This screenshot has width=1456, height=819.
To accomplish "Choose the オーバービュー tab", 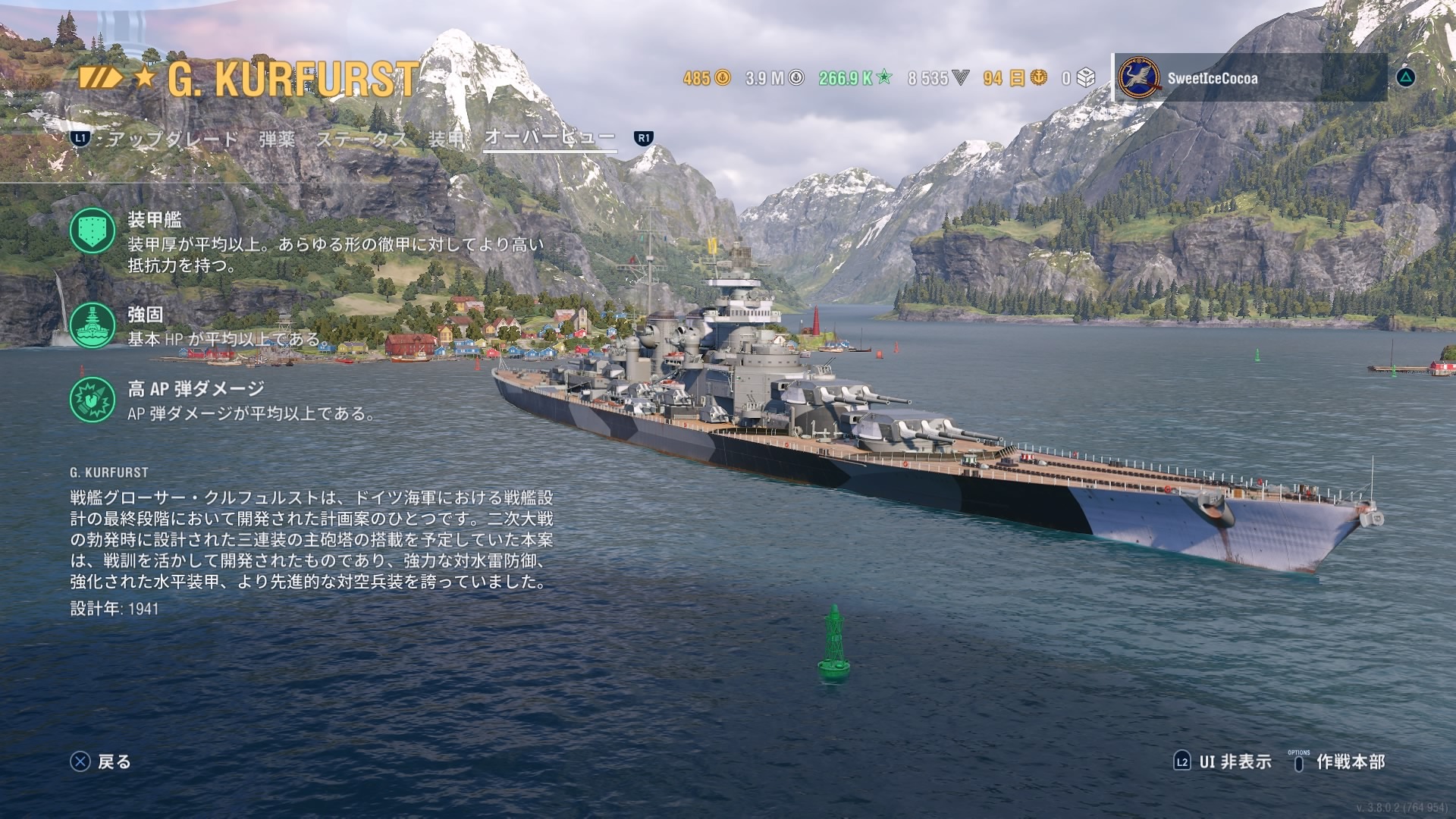I will tap(549, 137).
